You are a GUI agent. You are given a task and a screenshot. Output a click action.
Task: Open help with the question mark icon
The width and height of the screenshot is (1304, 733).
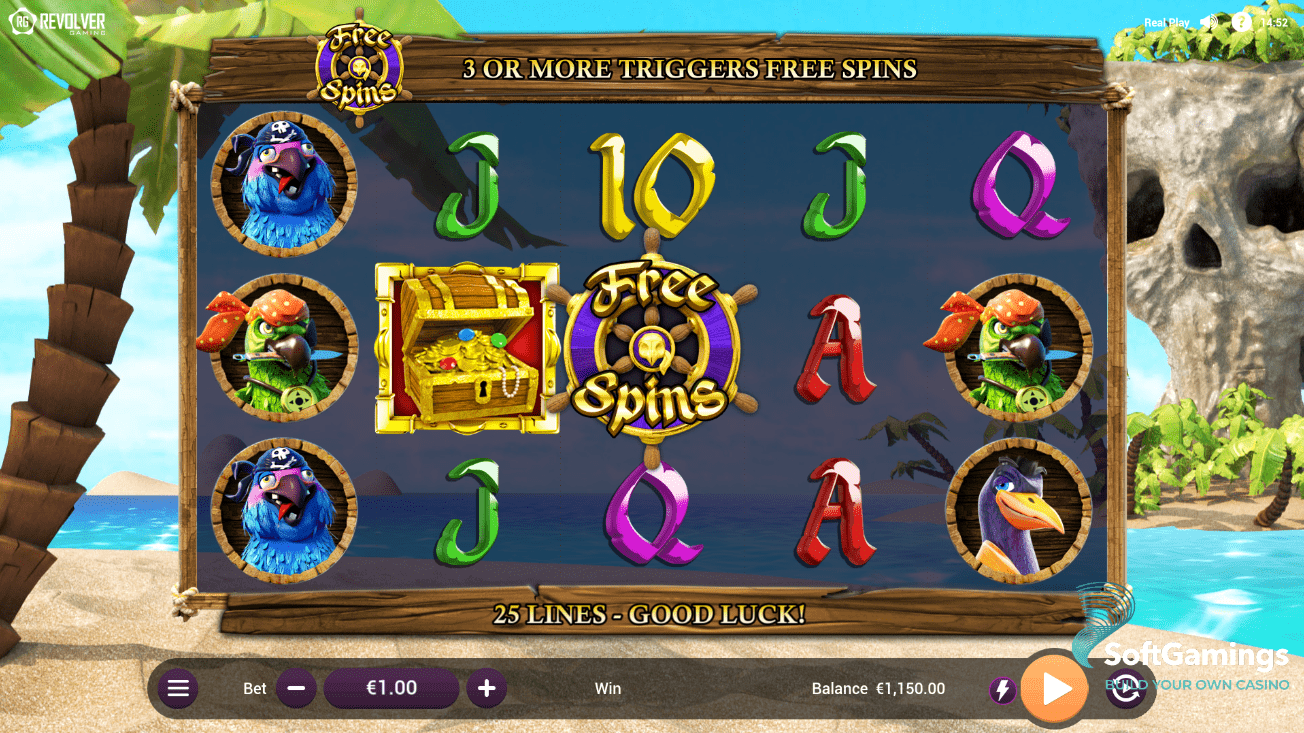point(1241,22)
